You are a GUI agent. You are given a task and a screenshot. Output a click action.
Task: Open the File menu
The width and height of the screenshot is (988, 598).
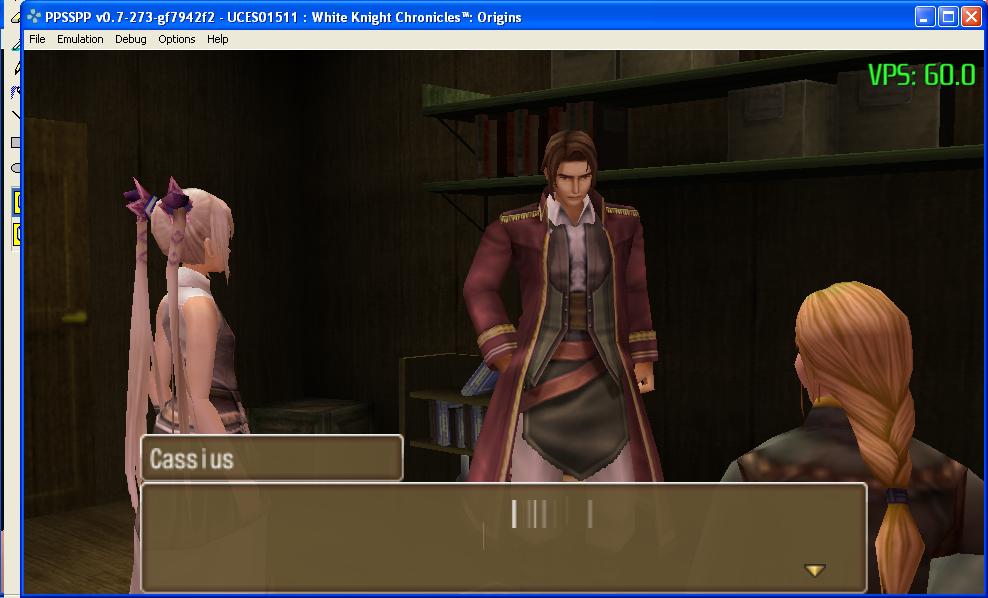pos(37,39)
